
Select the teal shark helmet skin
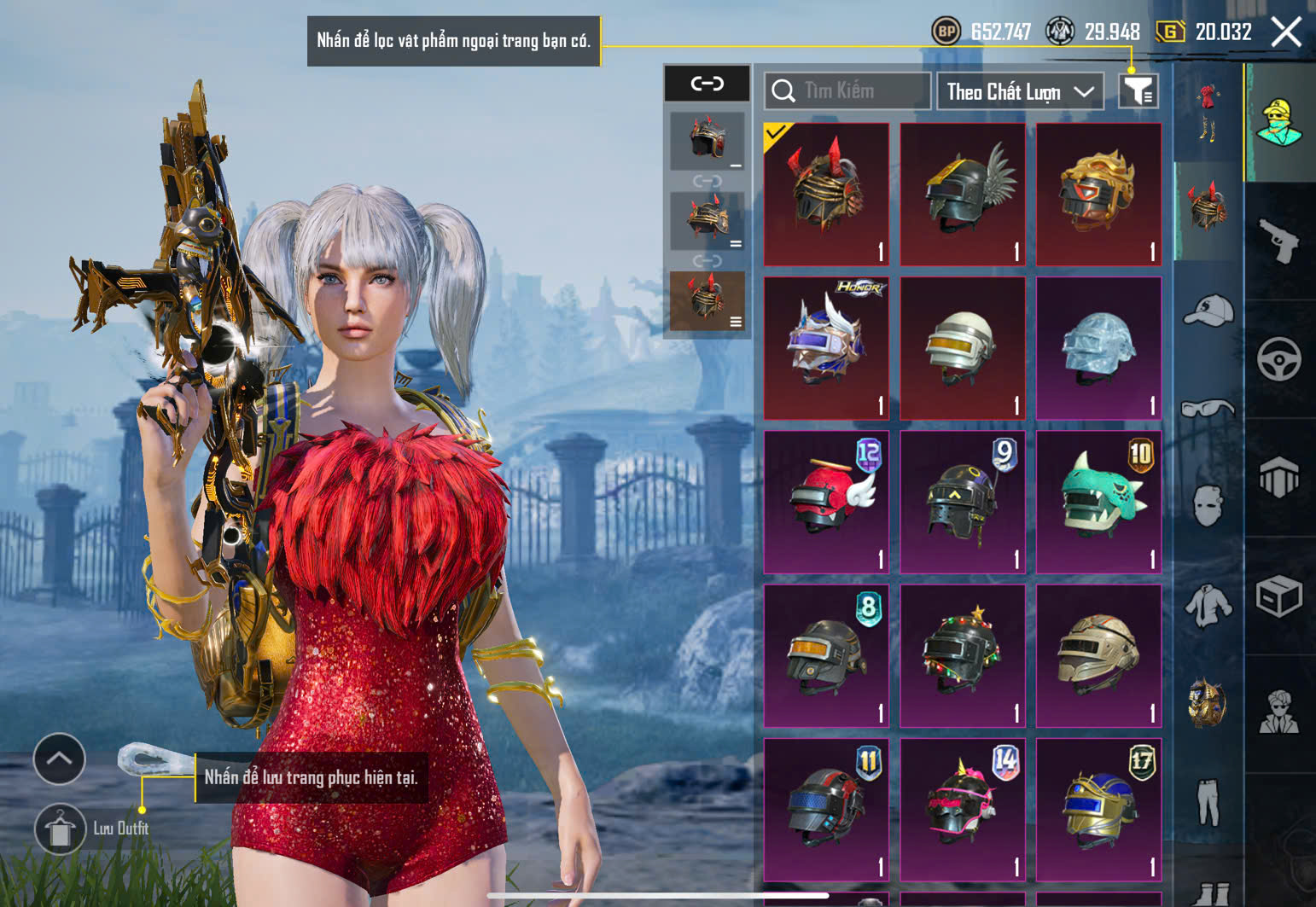1098,502
